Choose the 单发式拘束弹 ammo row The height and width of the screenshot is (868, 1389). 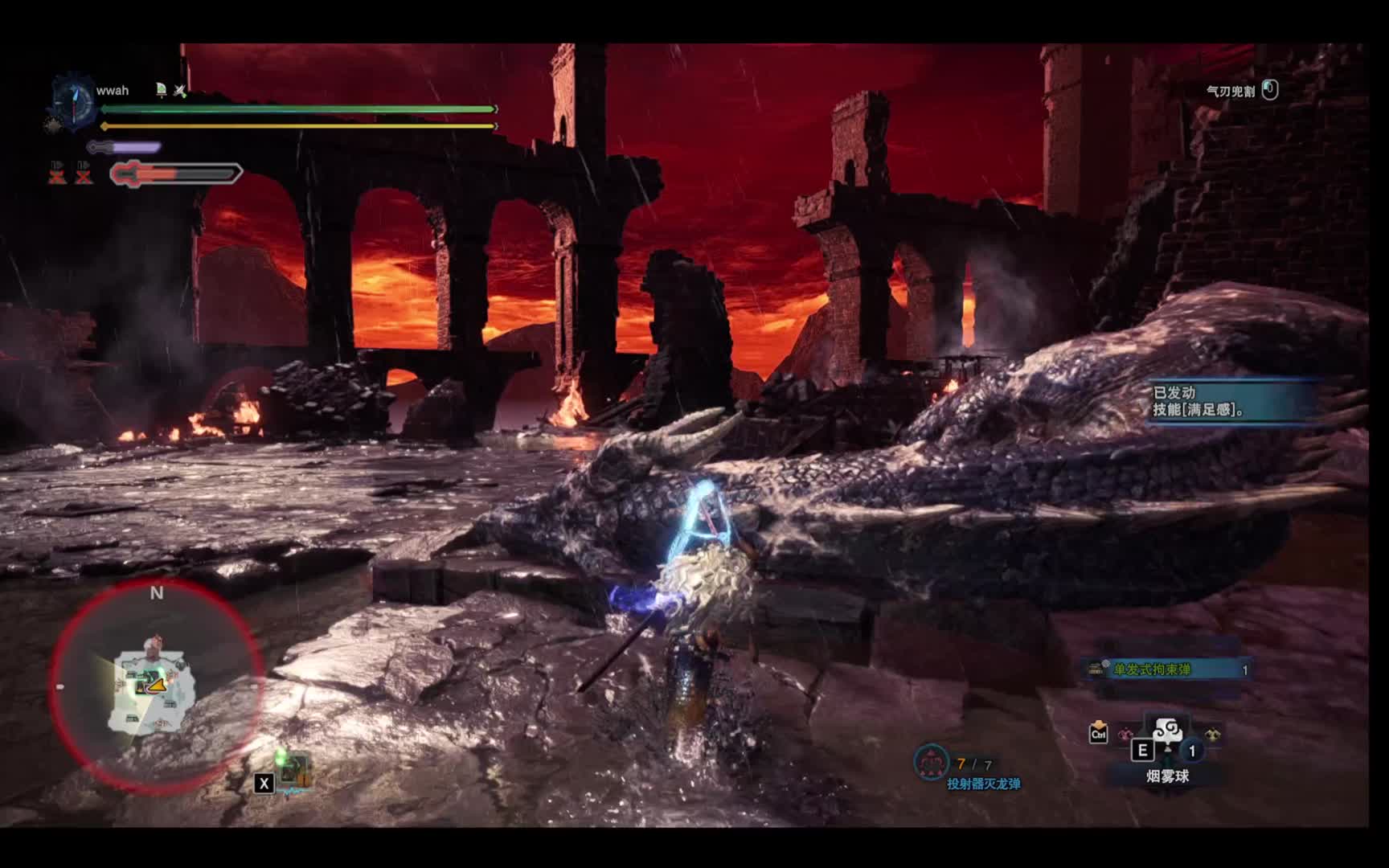point(1170,669)
